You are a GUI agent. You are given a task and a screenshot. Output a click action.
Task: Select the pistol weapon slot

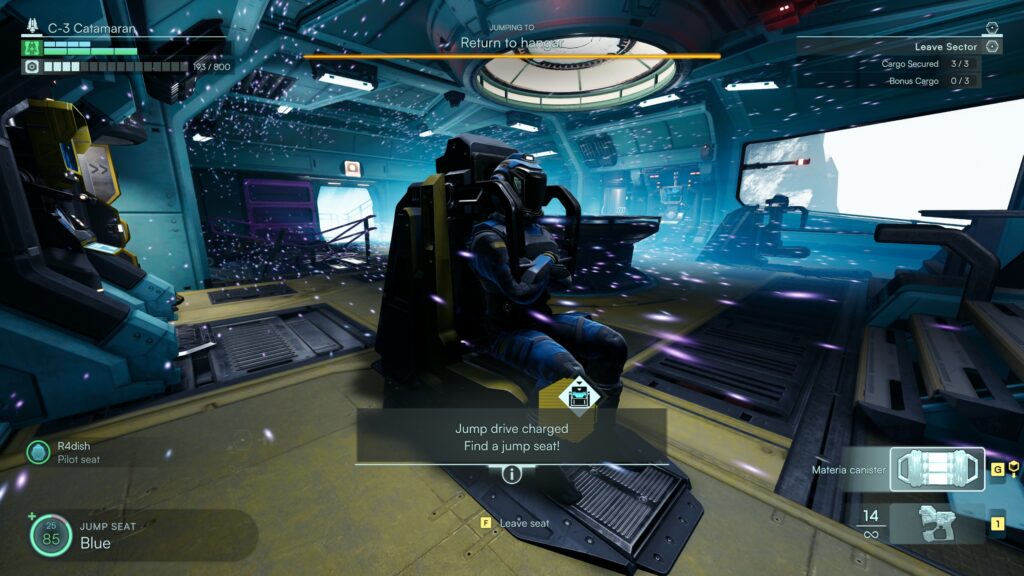(937, 523)
